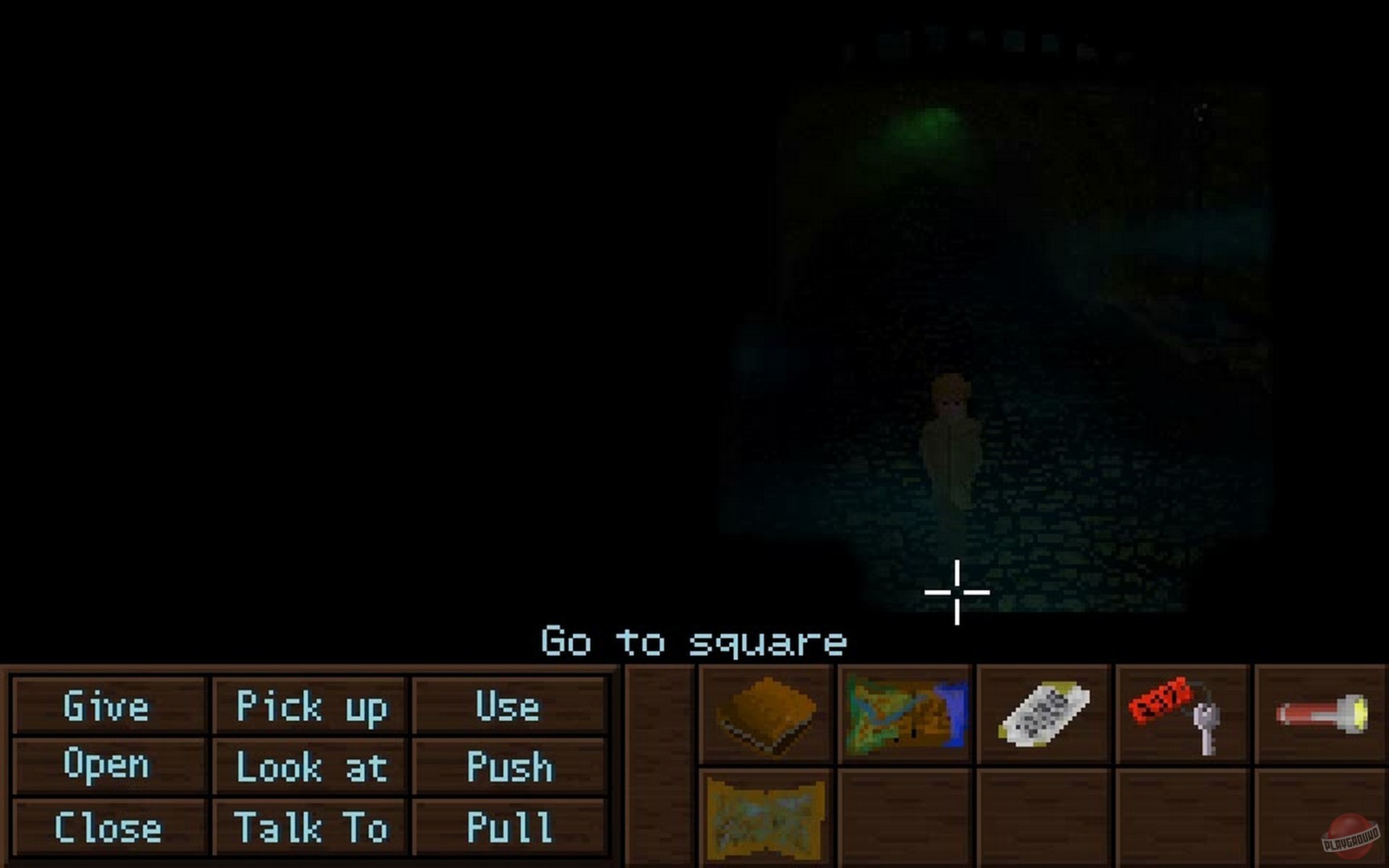Click the Pick up verb
The width and height of the screenshot is (1389, 868).
coord(311,708)
